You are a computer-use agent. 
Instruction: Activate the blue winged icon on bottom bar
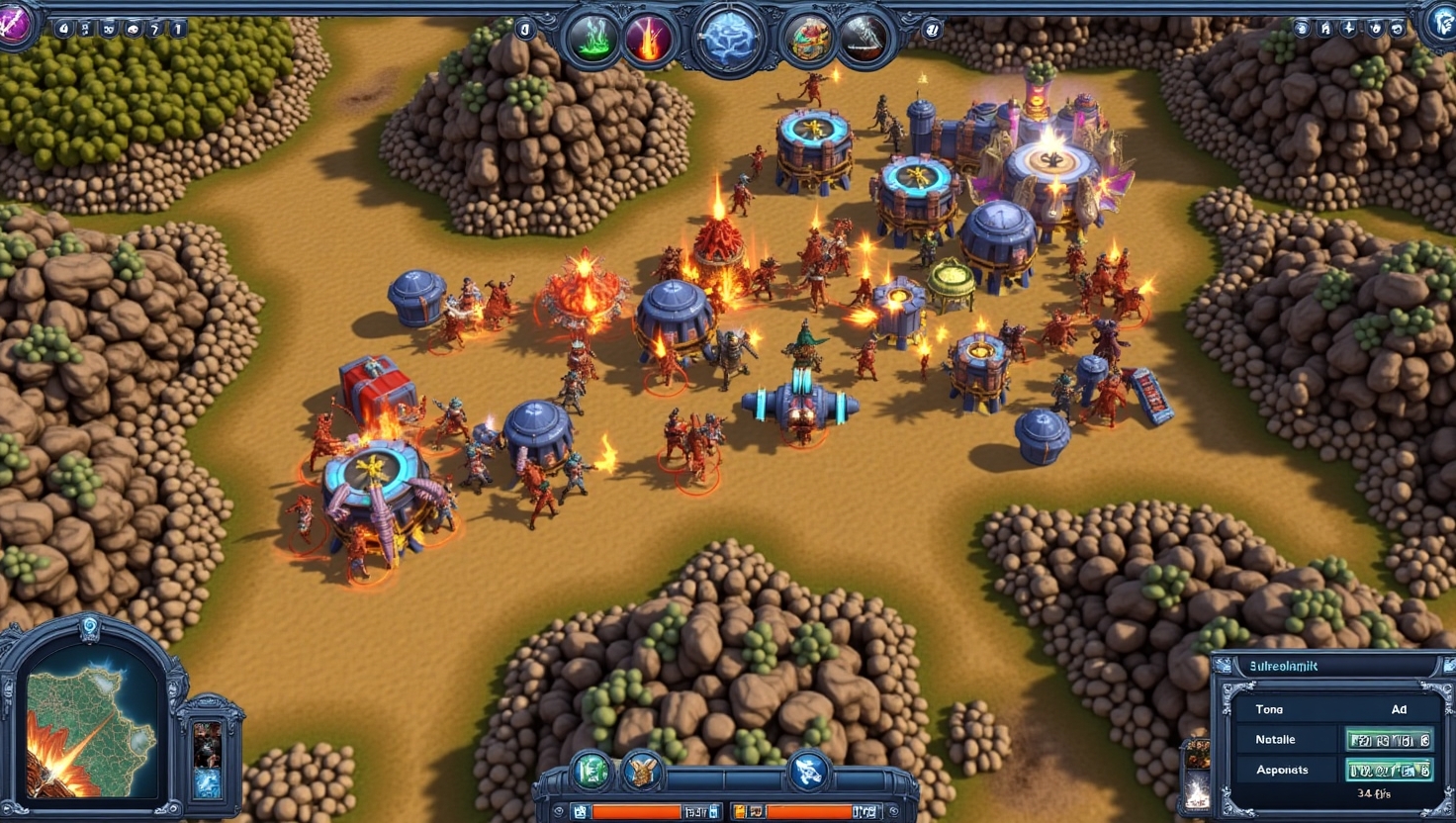tap(808, 771)
